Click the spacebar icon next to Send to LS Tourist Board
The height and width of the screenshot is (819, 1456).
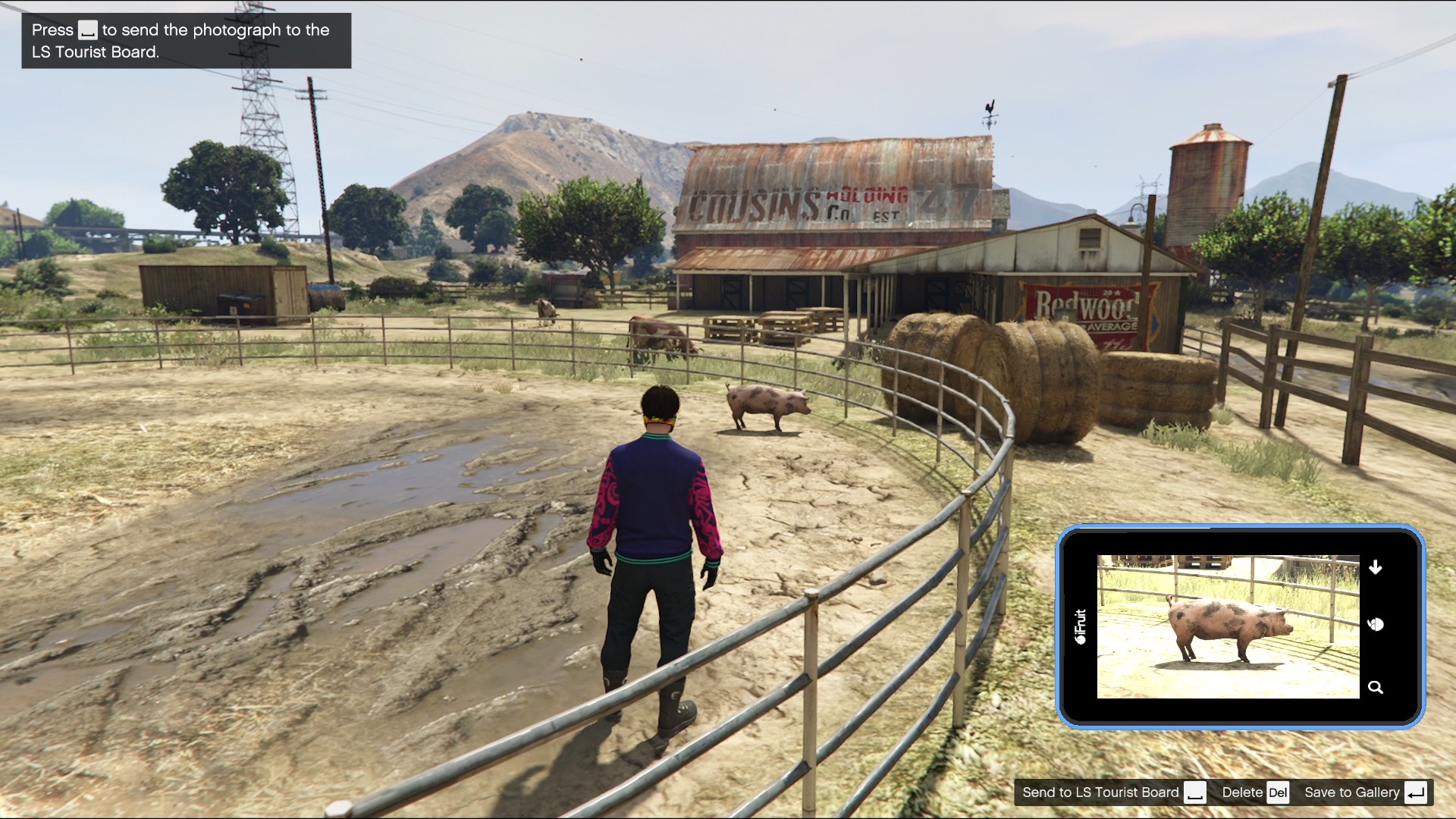pos(1197,792)
